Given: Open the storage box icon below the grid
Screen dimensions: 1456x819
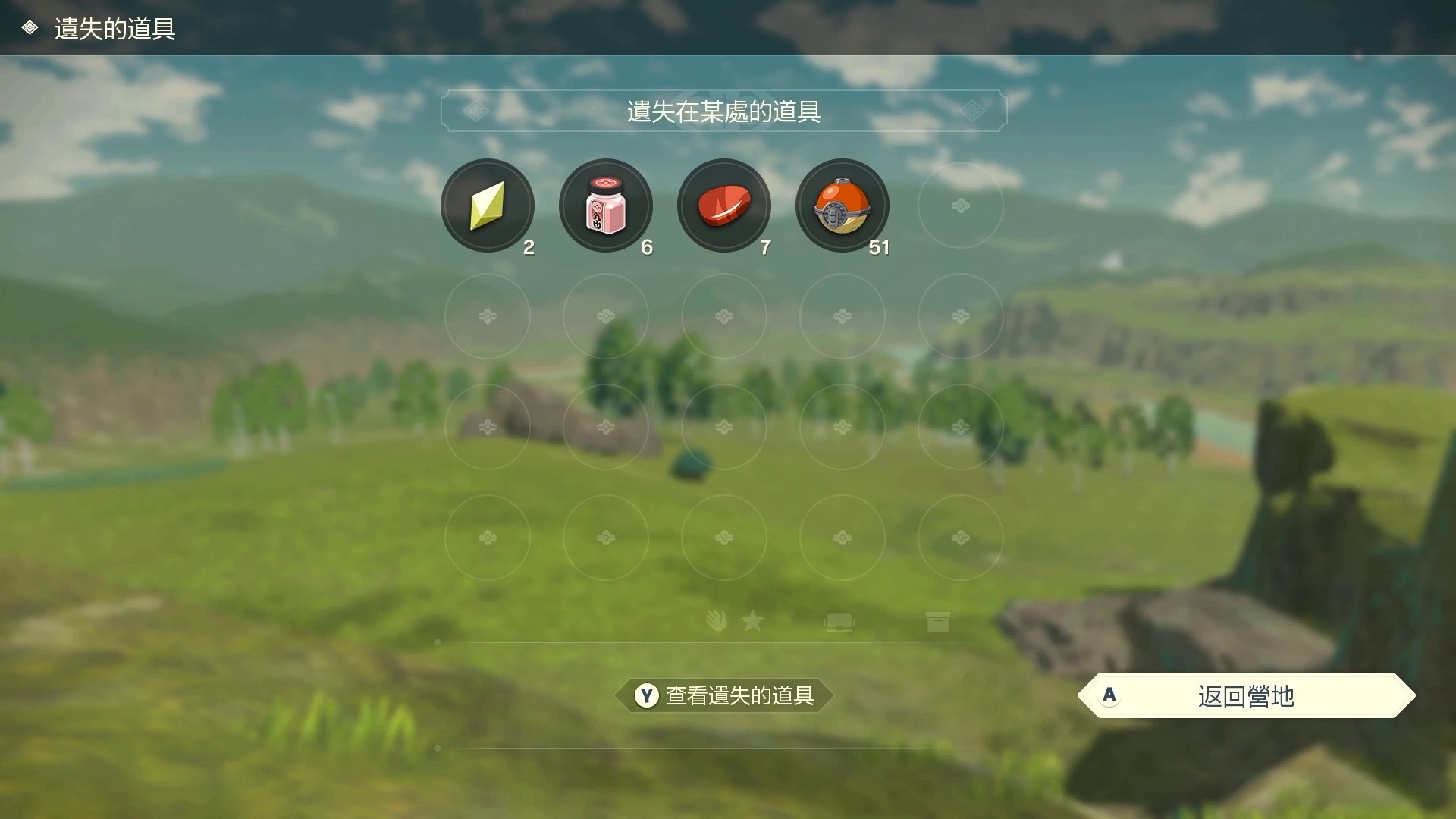Looking at the screenshot, I should click(938, 622).
